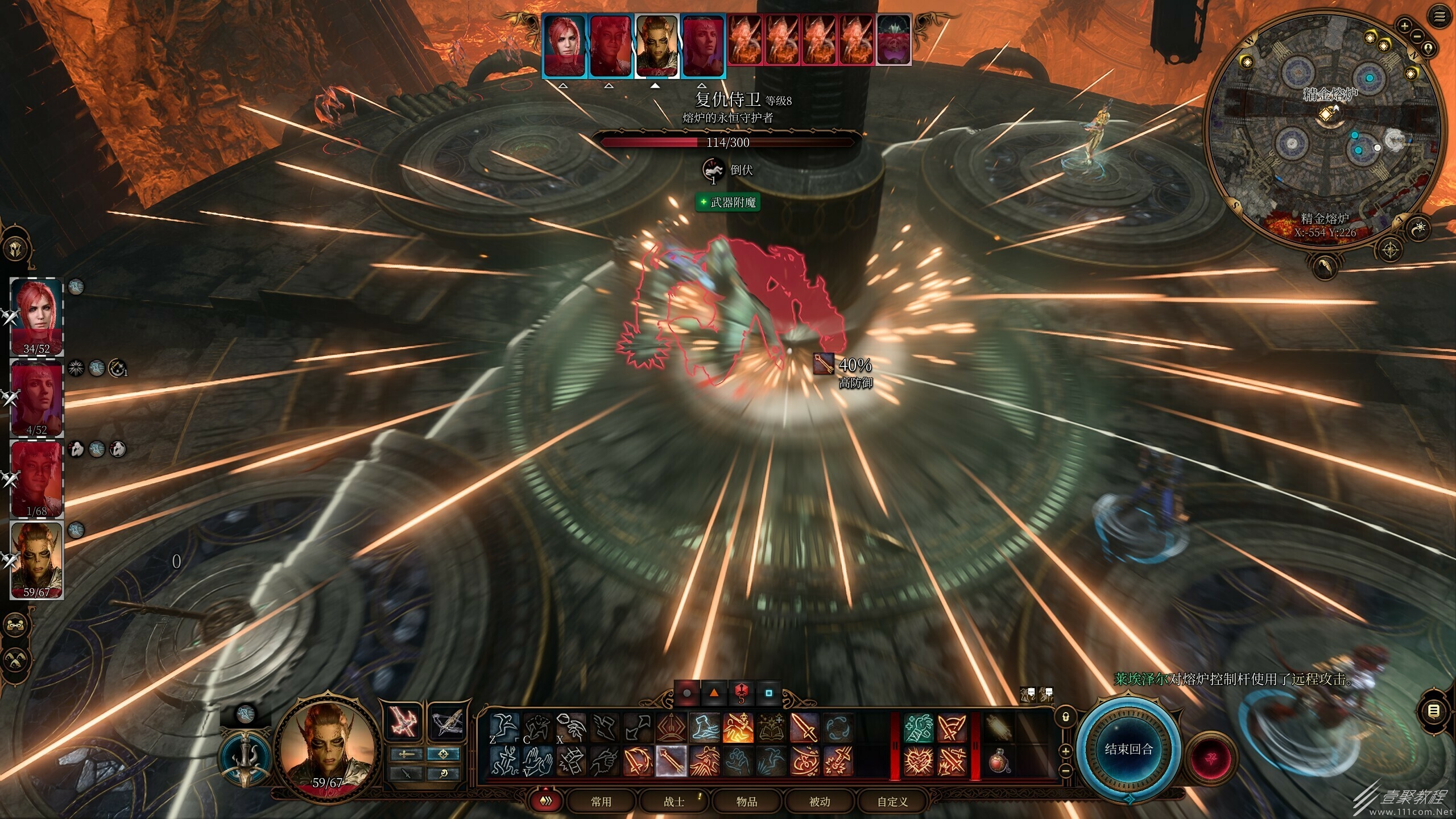
Task: Zoom out the minimap with minus button
Action: coord(1417,36)
